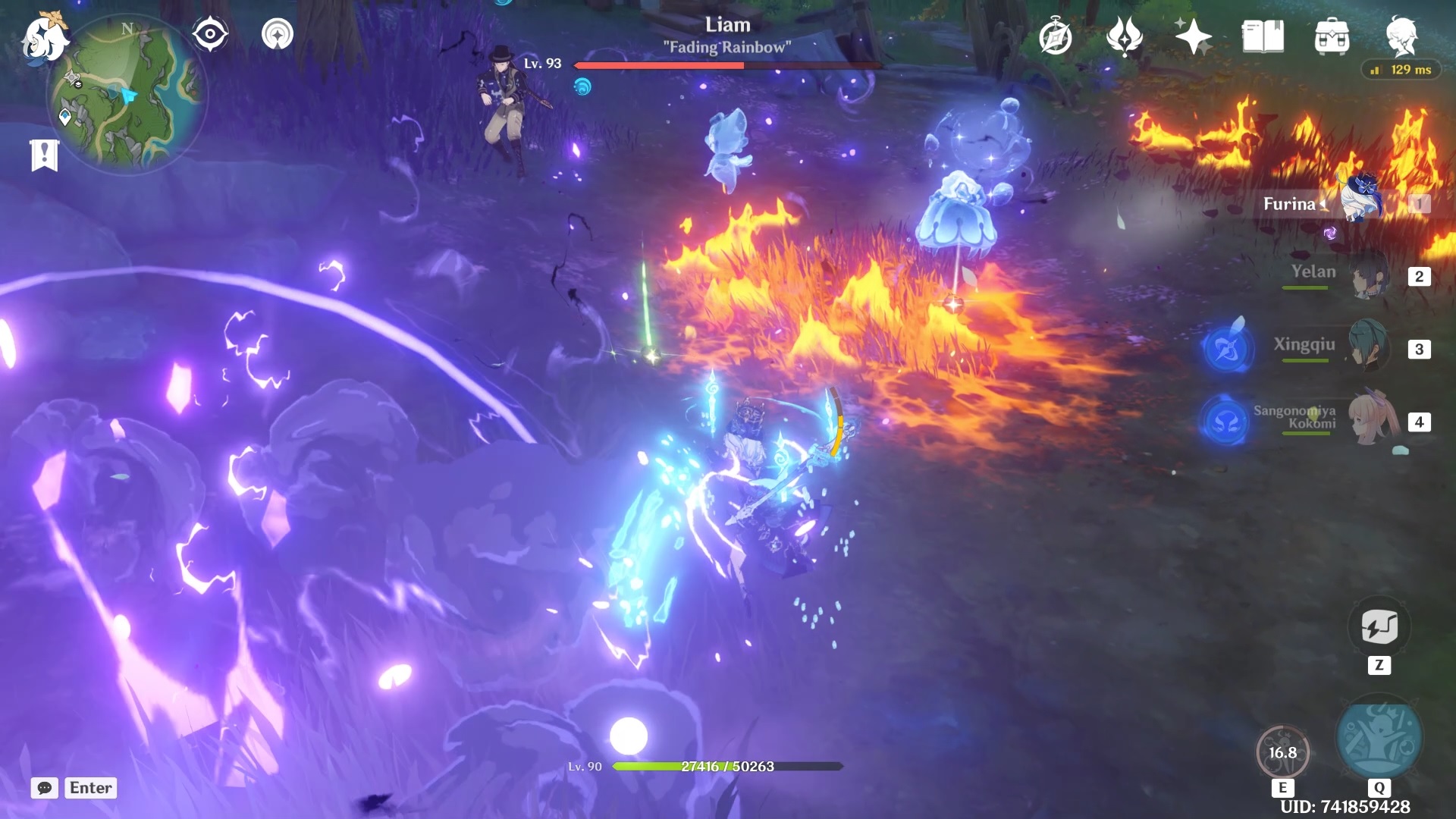Activate the elemental burst ability
The height and width of the screenshot is (819, 1456).
point(1379,739)
